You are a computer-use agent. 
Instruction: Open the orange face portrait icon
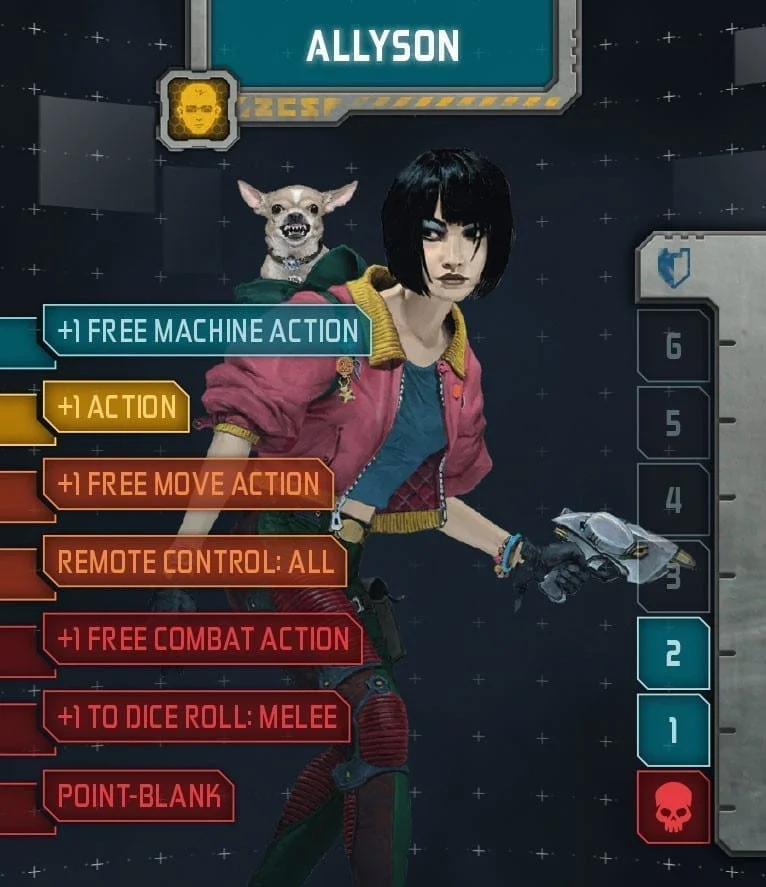pyautogui.click(x=198, y=108)
